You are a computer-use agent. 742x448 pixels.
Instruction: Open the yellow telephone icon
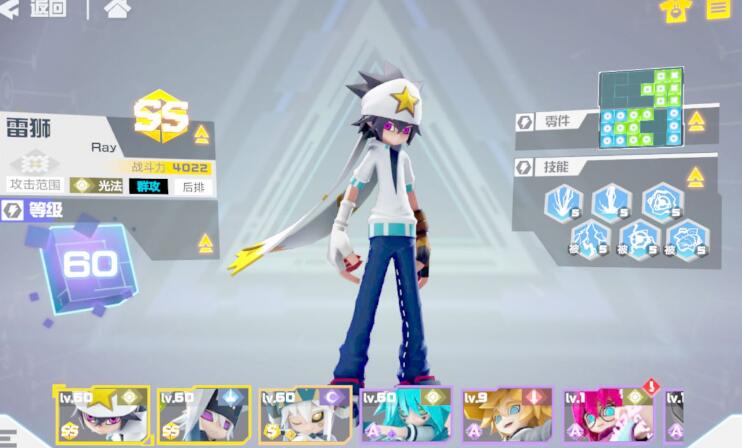pyautogui.click(x=675, y=10)
